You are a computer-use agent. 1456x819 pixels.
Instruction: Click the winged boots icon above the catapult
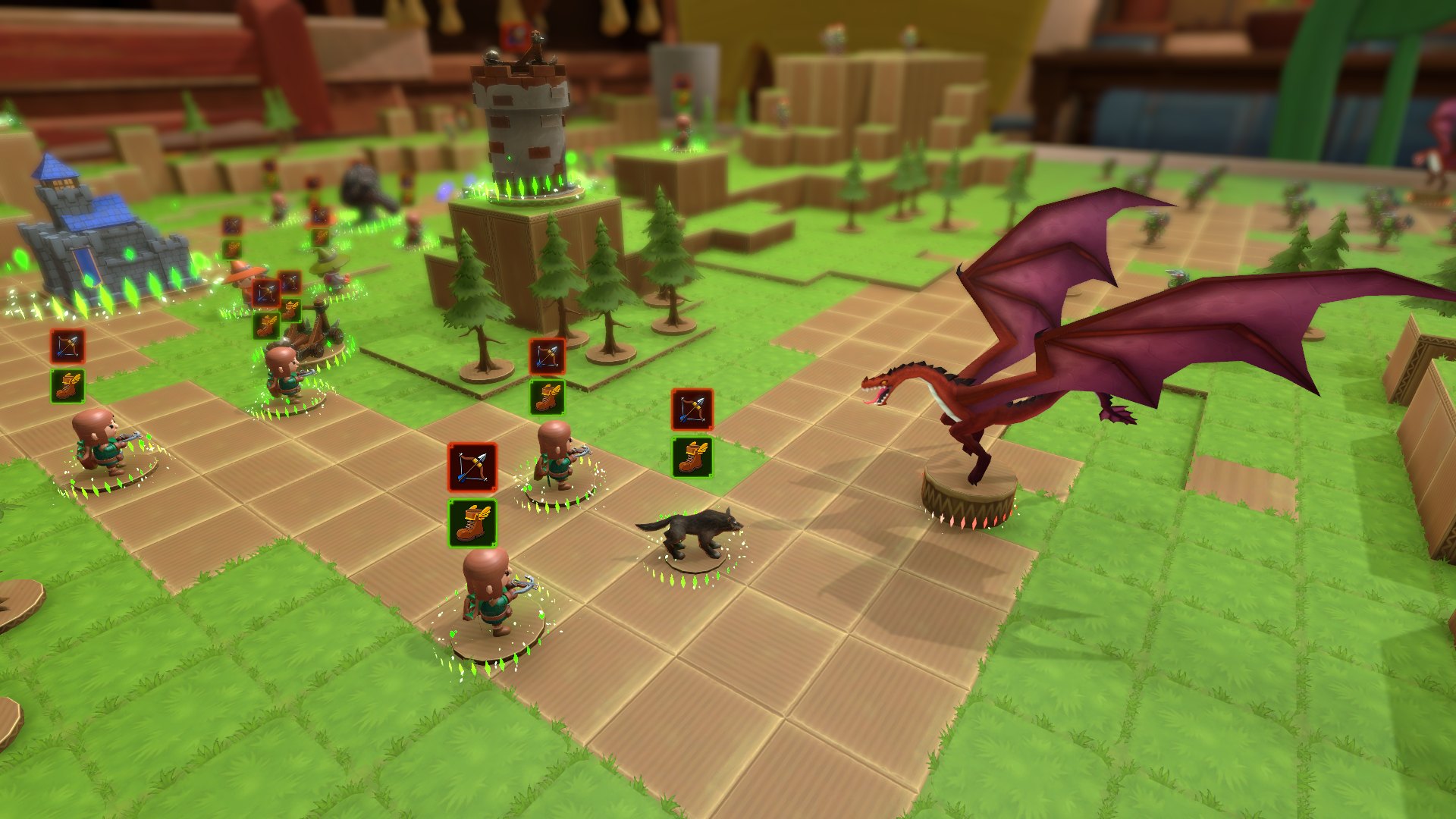tap(265, 328)
